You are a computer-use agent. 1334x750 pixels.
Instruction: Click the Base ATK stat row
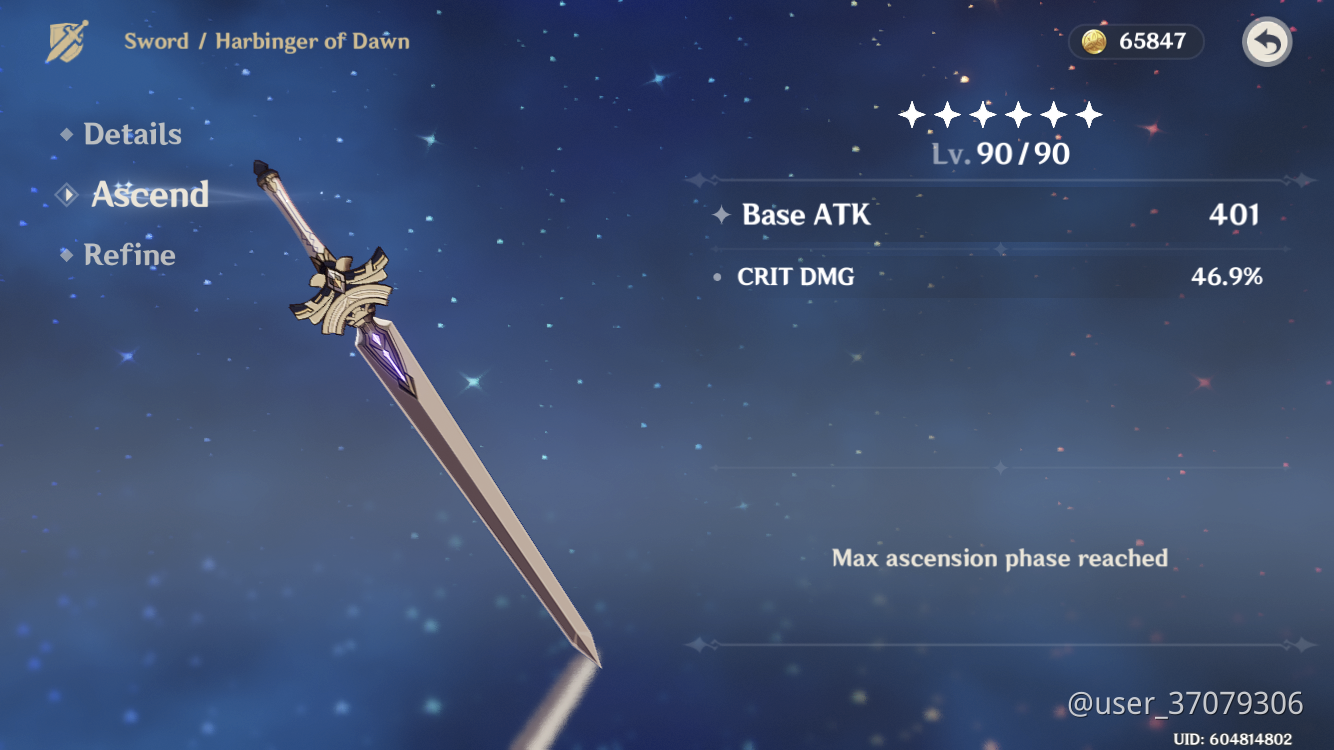[x=806, y=215]
